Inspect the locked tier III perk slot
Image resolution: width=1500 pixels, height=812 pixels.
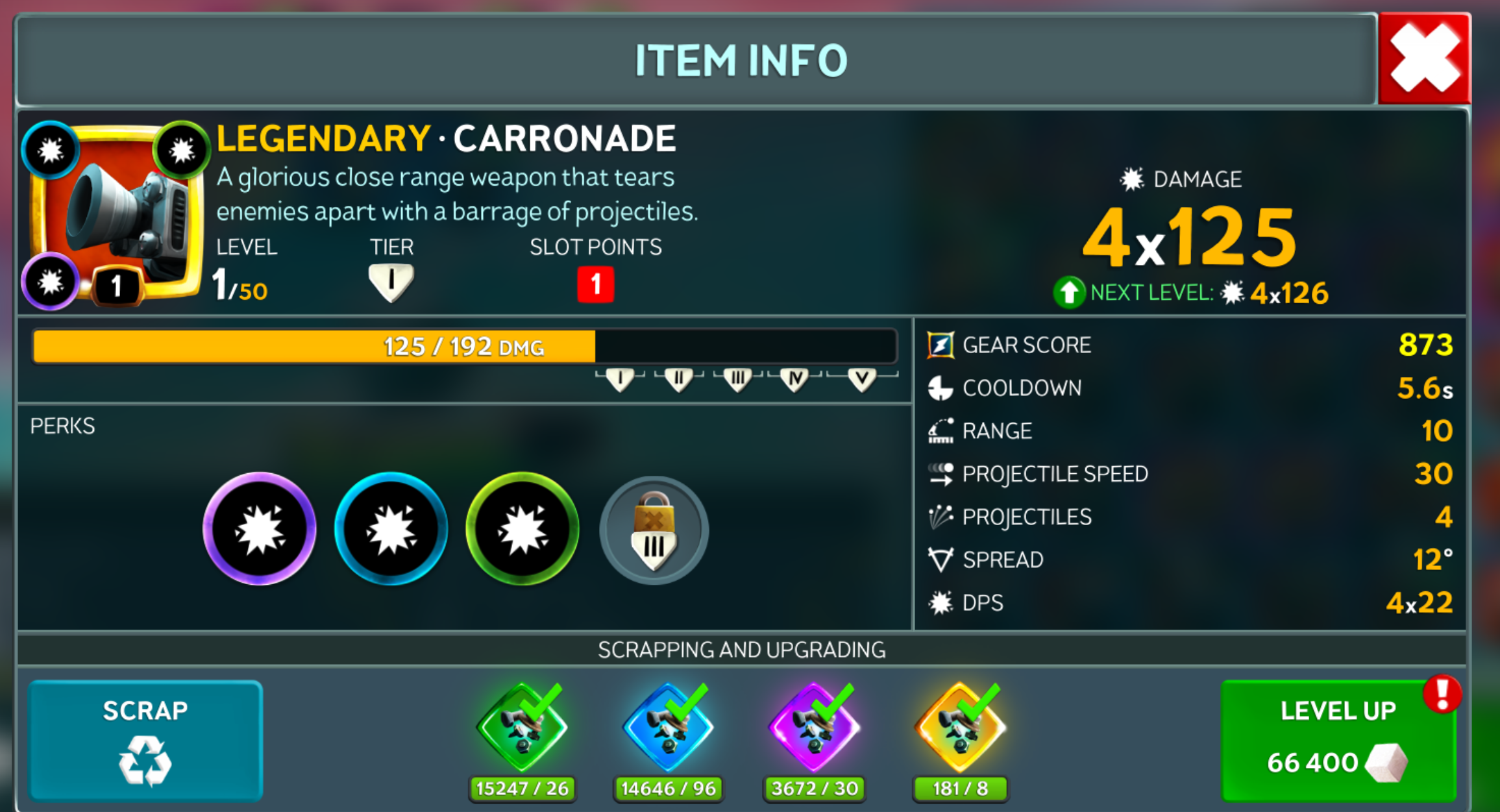pyautogui.click(x=654, y=531)
